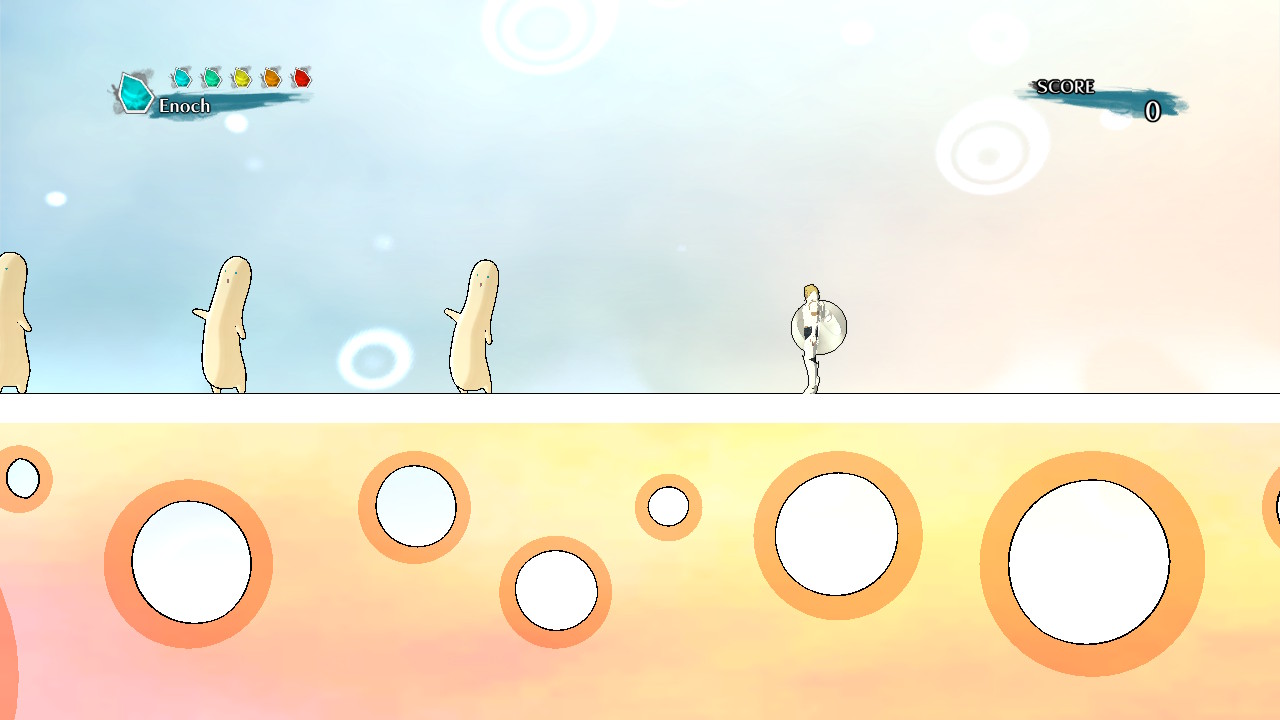The height and width of the screenshot is (720, 1280).
Task: Click the score value showing 0
Action: point(1152,112)
